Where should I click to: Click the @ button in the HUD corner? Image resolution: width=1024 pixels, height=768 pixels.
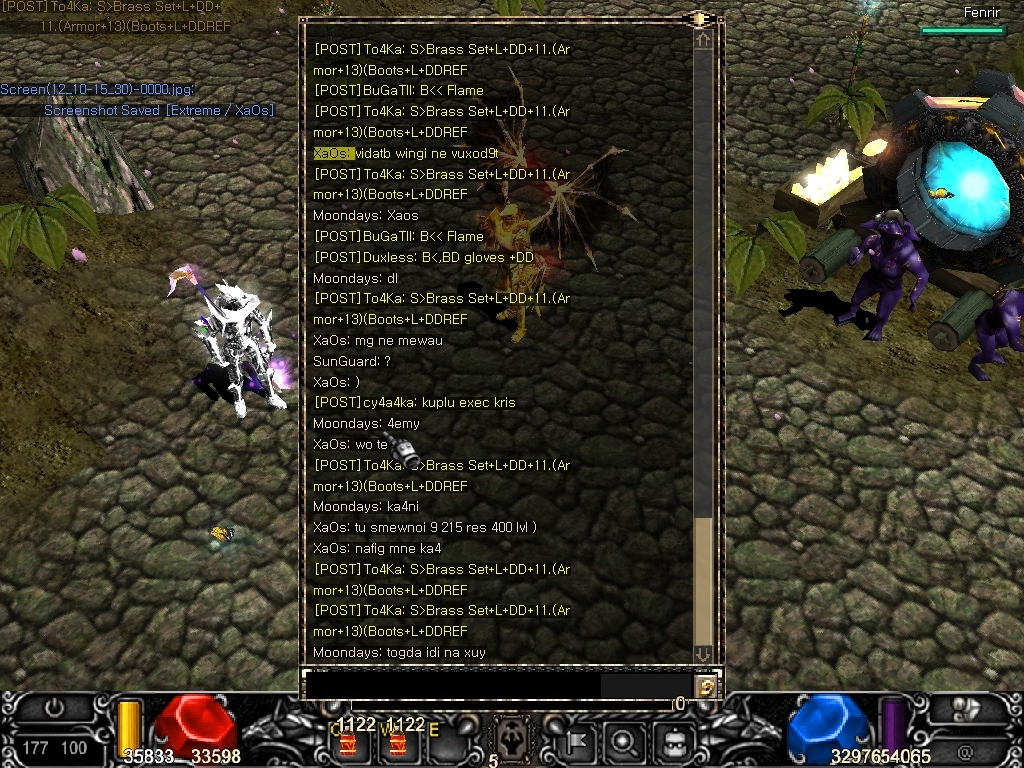[965, 750]
